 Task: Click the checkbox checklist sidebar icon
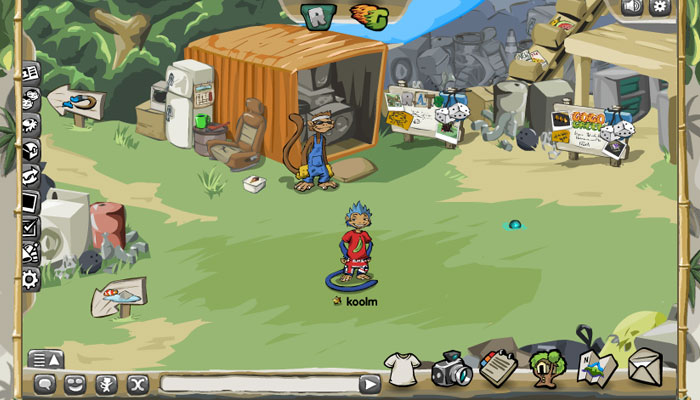pyautogui.click(x=31, y=228)
